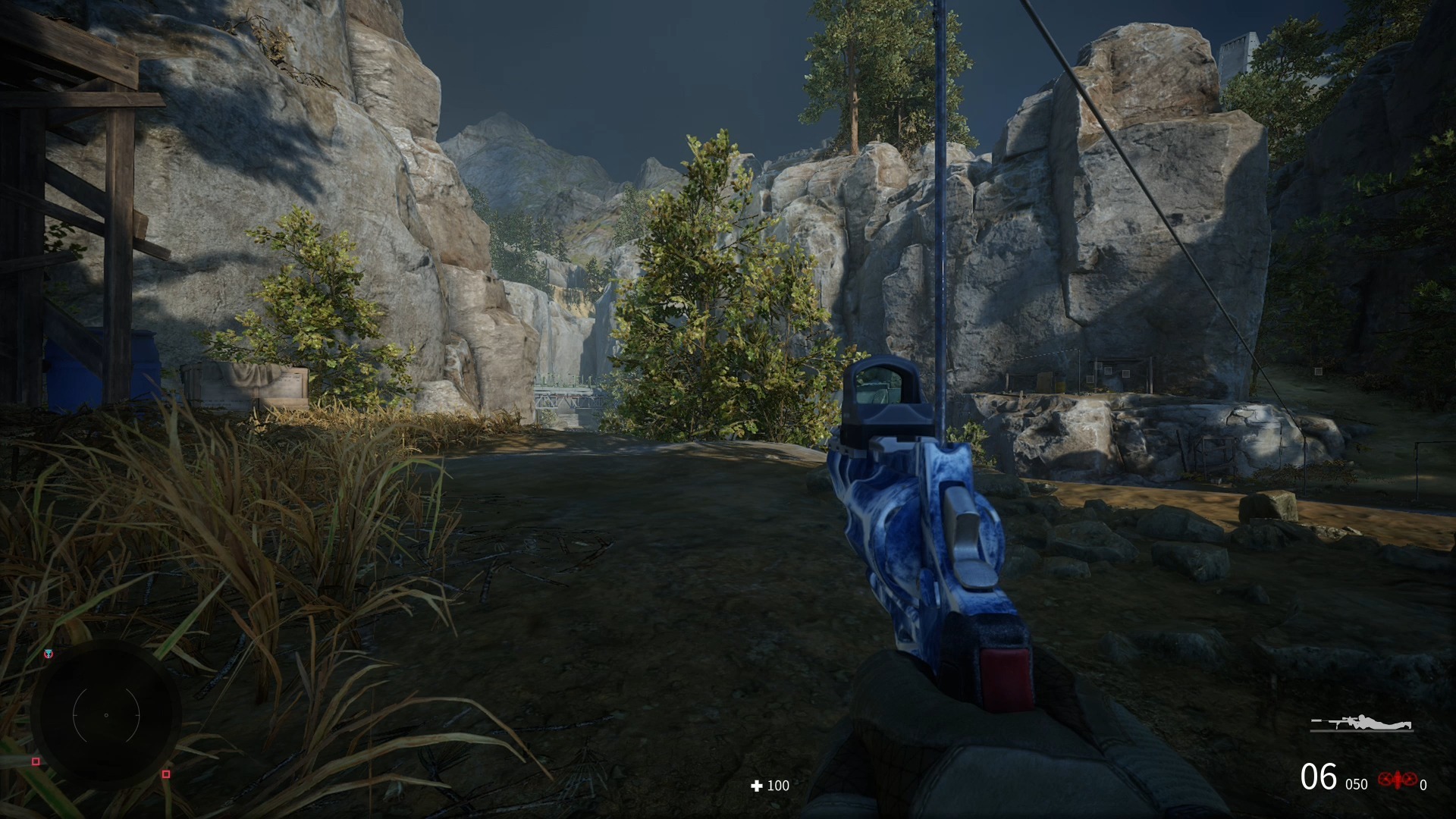Viewport: 1456px width, 819px height.
Task: Select the red drone gadget icon
Action: pyautogui.click(x=1397, y=779)
